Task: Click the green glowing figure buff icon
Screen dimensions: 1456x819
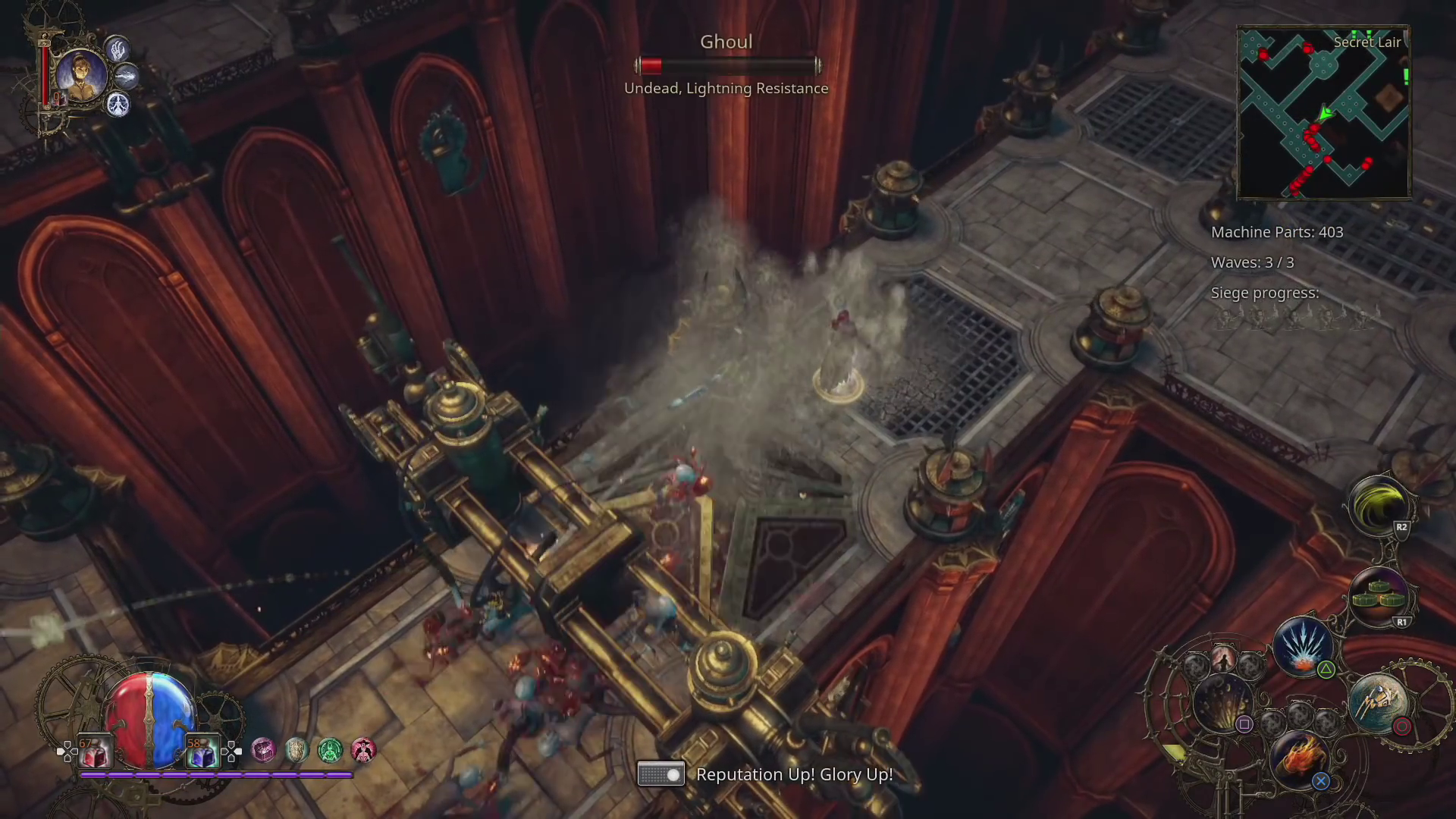Action: [x=330, y=750]
